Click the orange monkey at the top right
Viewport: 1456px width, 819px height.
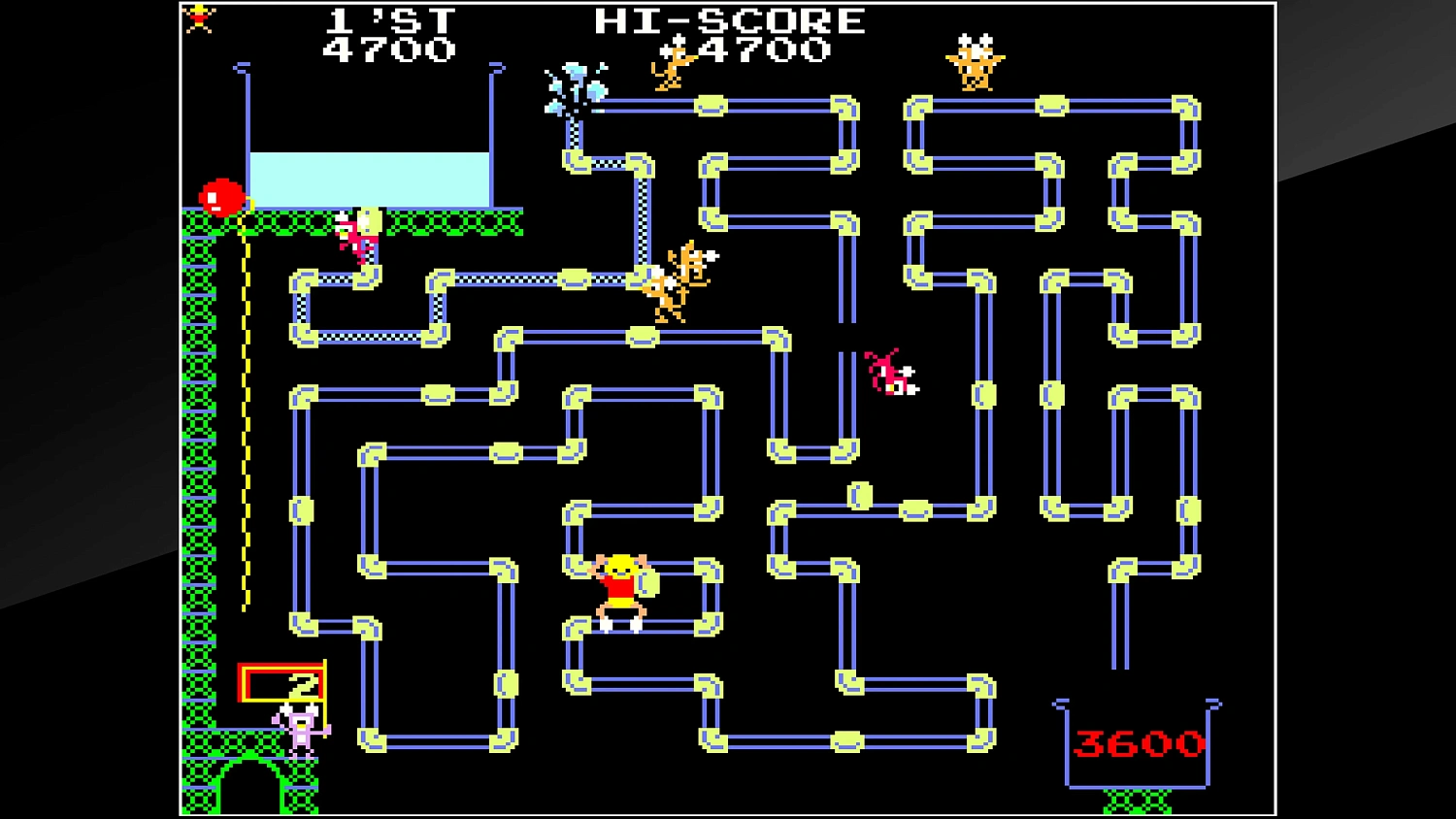pyautogui.click(x=975, y=63)
